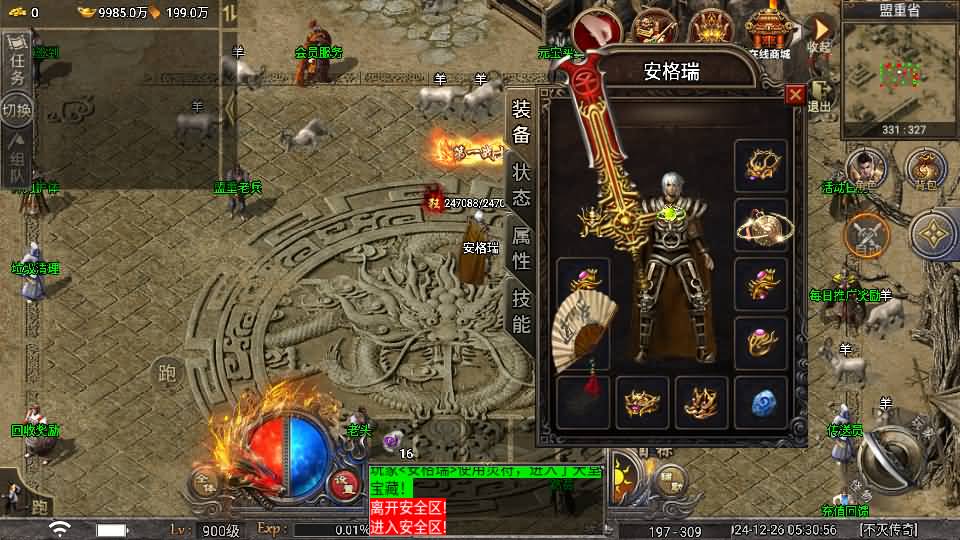Toggle the 切换 switch button
960x540 pixels.
coord(16,108)
